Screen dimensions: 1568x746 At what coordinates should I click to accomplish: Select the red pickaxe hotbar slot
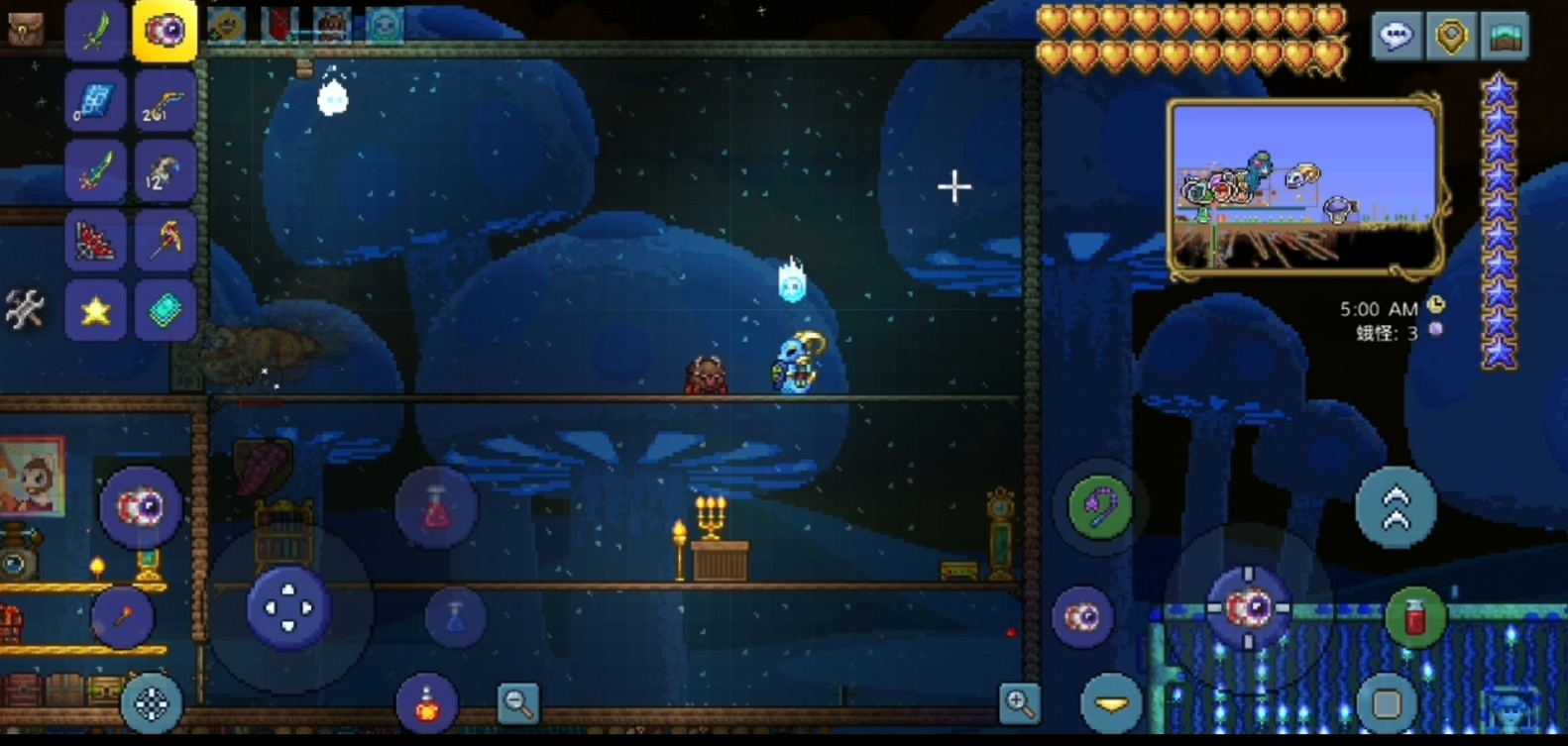[x=165, y=241]
